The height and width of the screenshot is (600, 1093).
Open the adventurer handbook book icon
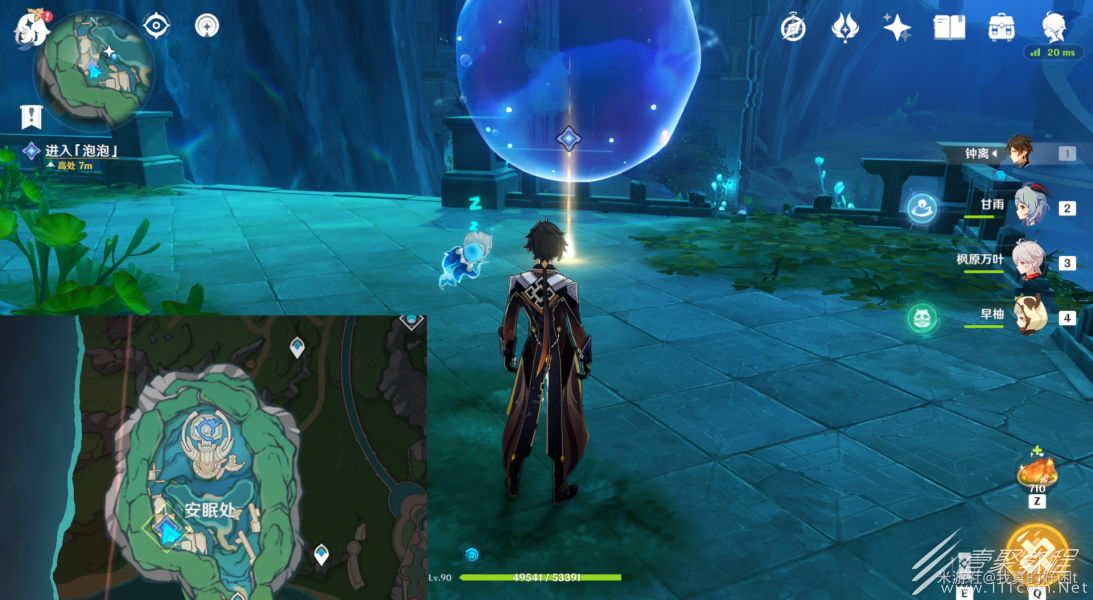pos(949,27)
